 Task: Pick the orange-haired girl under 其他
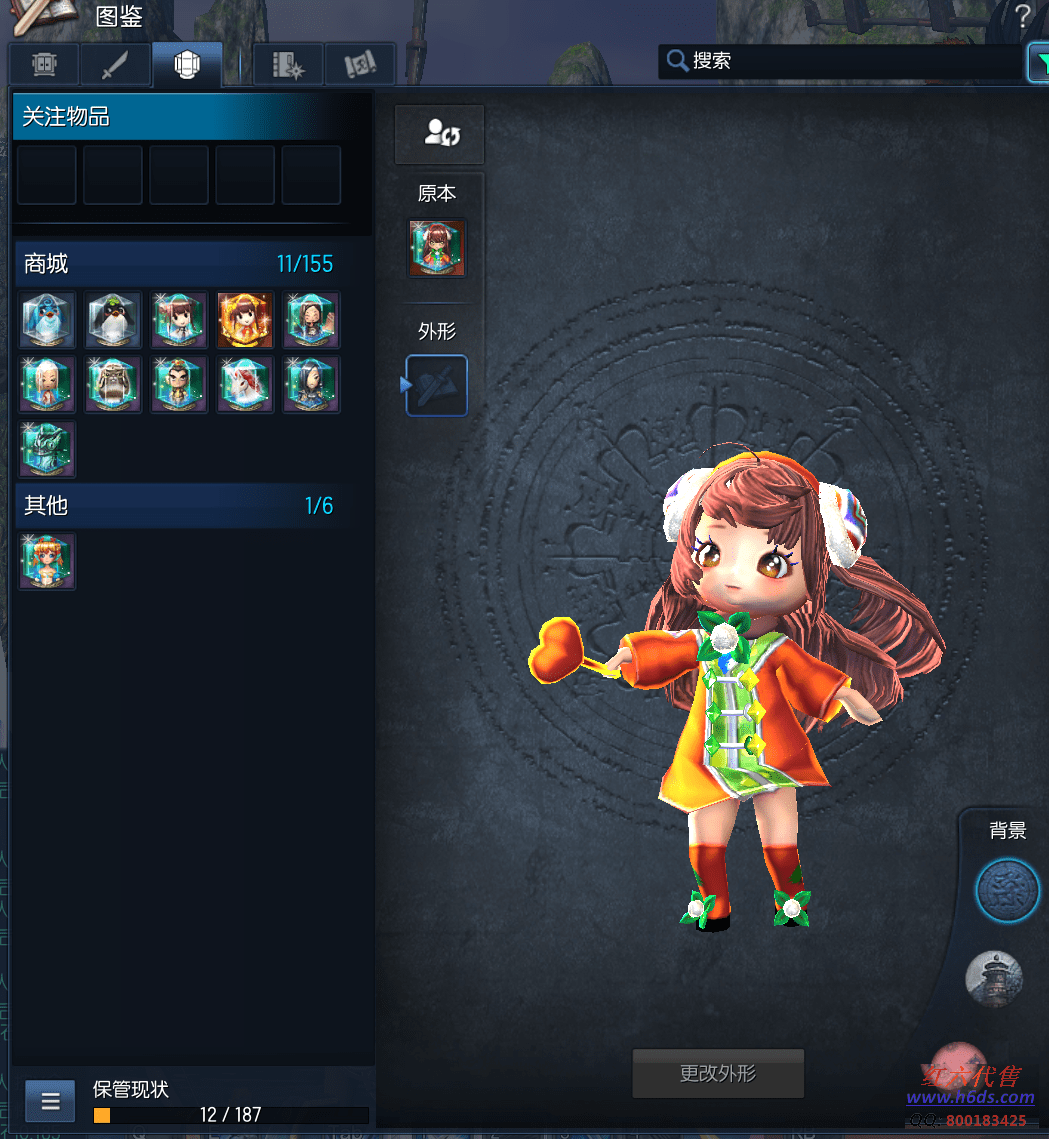47,561
